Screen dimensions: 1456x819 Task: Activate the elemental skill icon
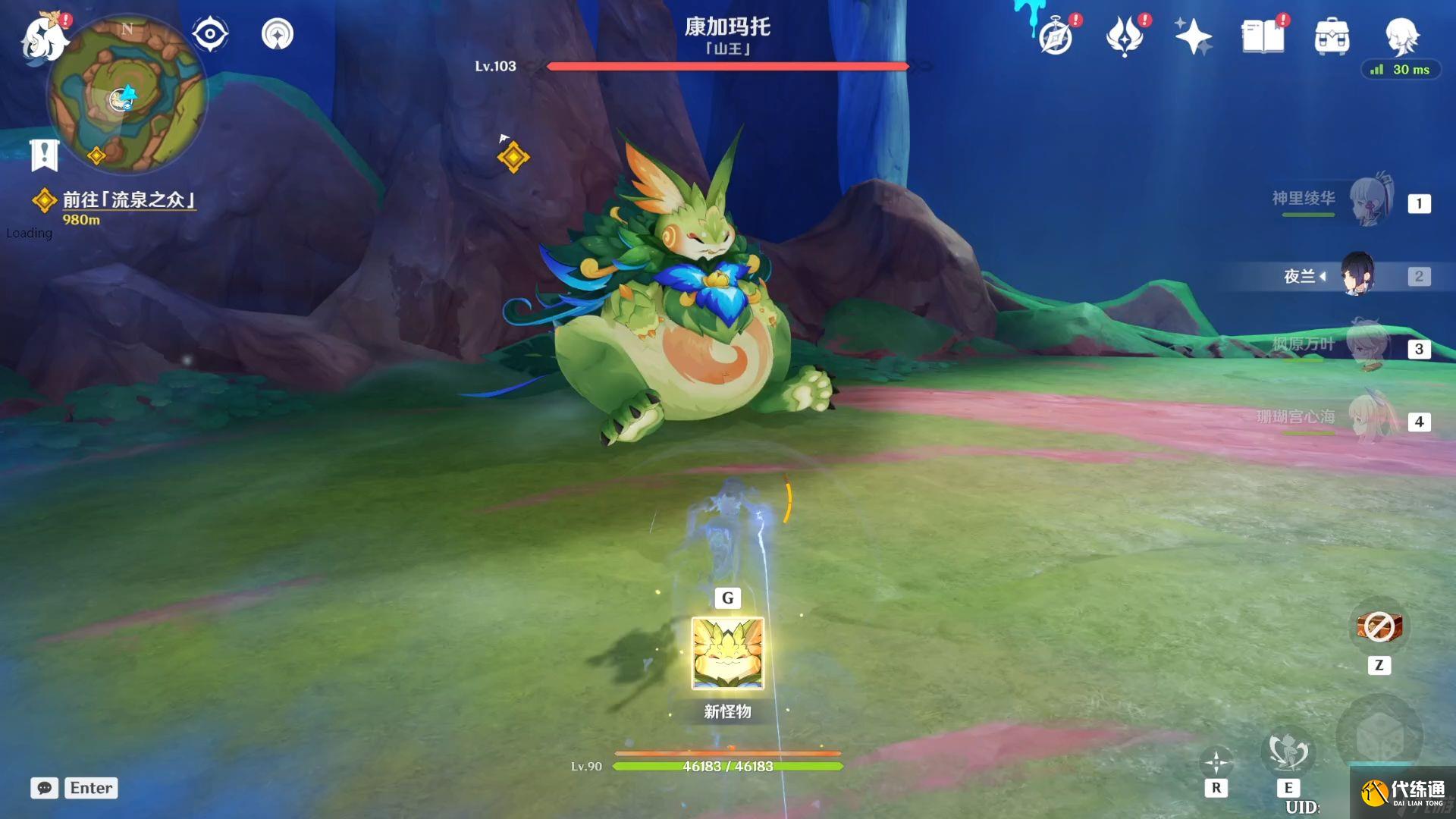click(1288, 752)
